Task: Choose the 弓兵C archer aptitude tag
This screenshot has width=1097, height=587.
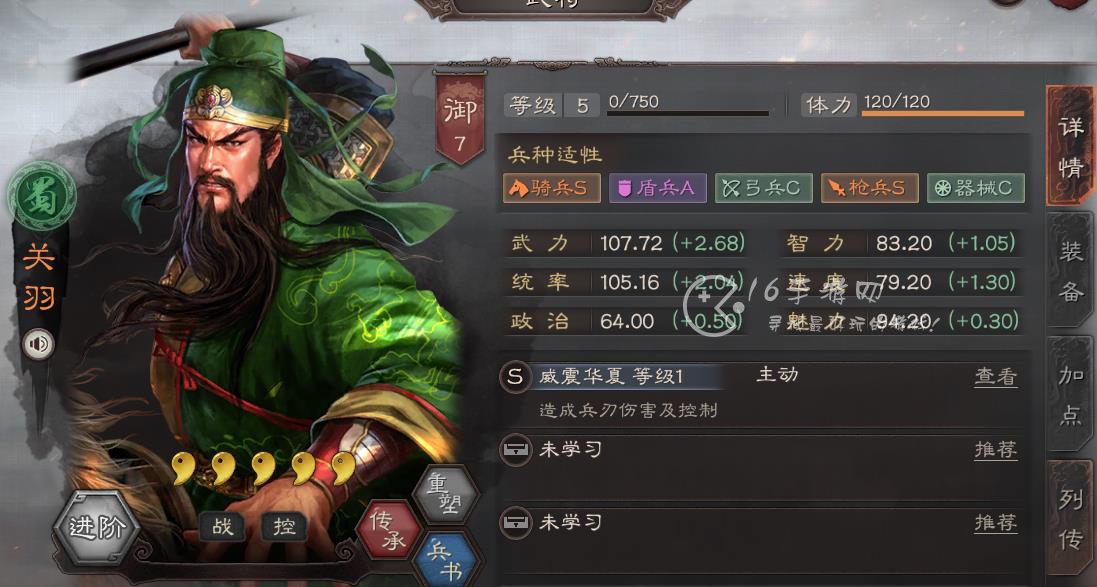Action: [763, 187]
